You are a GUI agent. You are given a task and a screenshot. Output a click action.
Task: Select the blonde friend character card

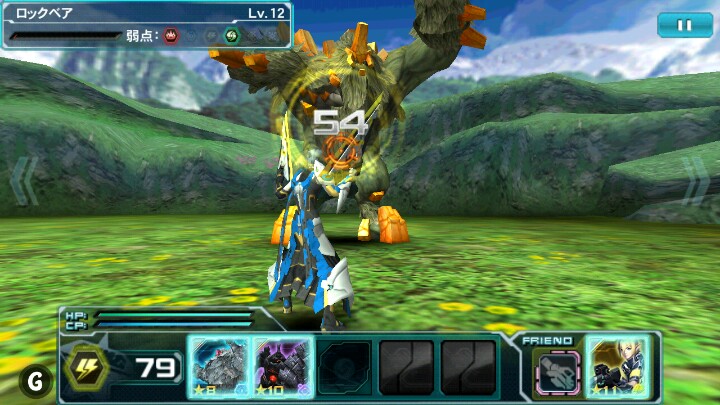point(618,368)
